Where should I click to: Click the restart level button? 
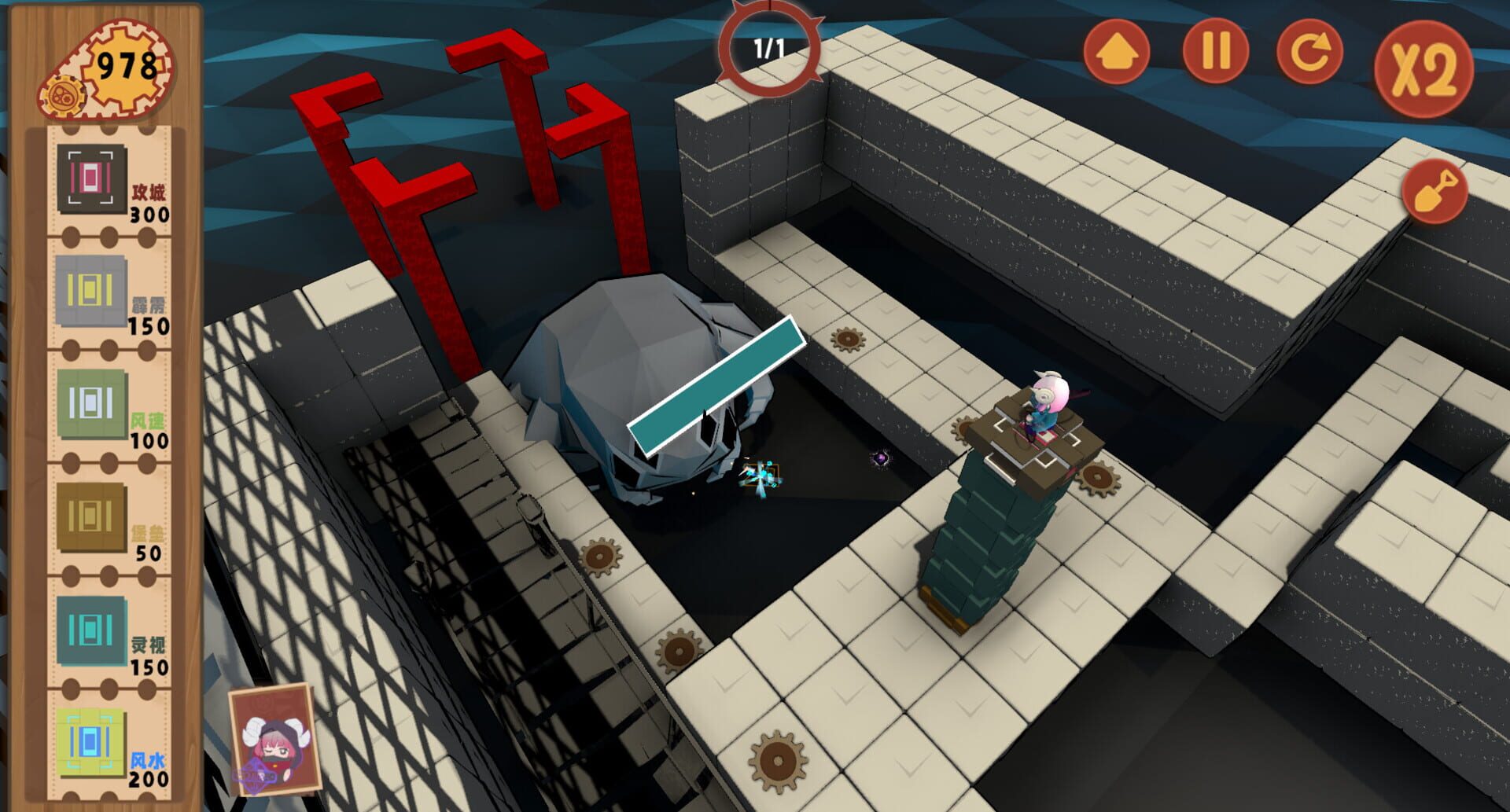pos(1309,50)
